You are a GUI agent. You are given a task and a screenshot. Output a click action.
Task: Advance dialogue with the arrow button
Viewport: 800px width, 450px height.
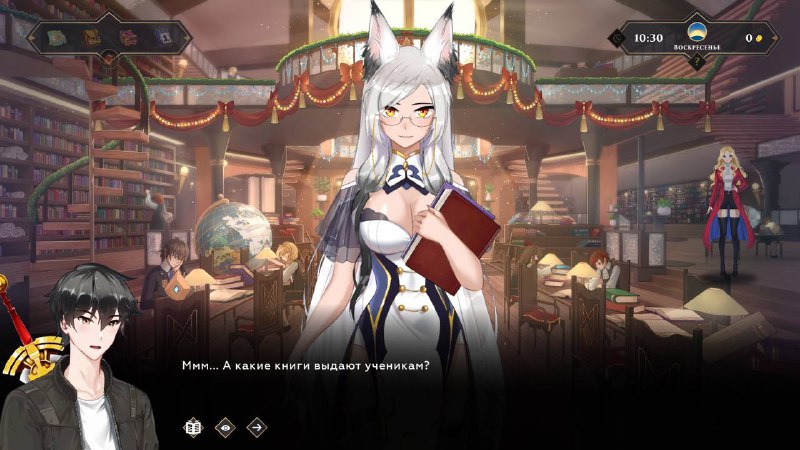[257, 427]
